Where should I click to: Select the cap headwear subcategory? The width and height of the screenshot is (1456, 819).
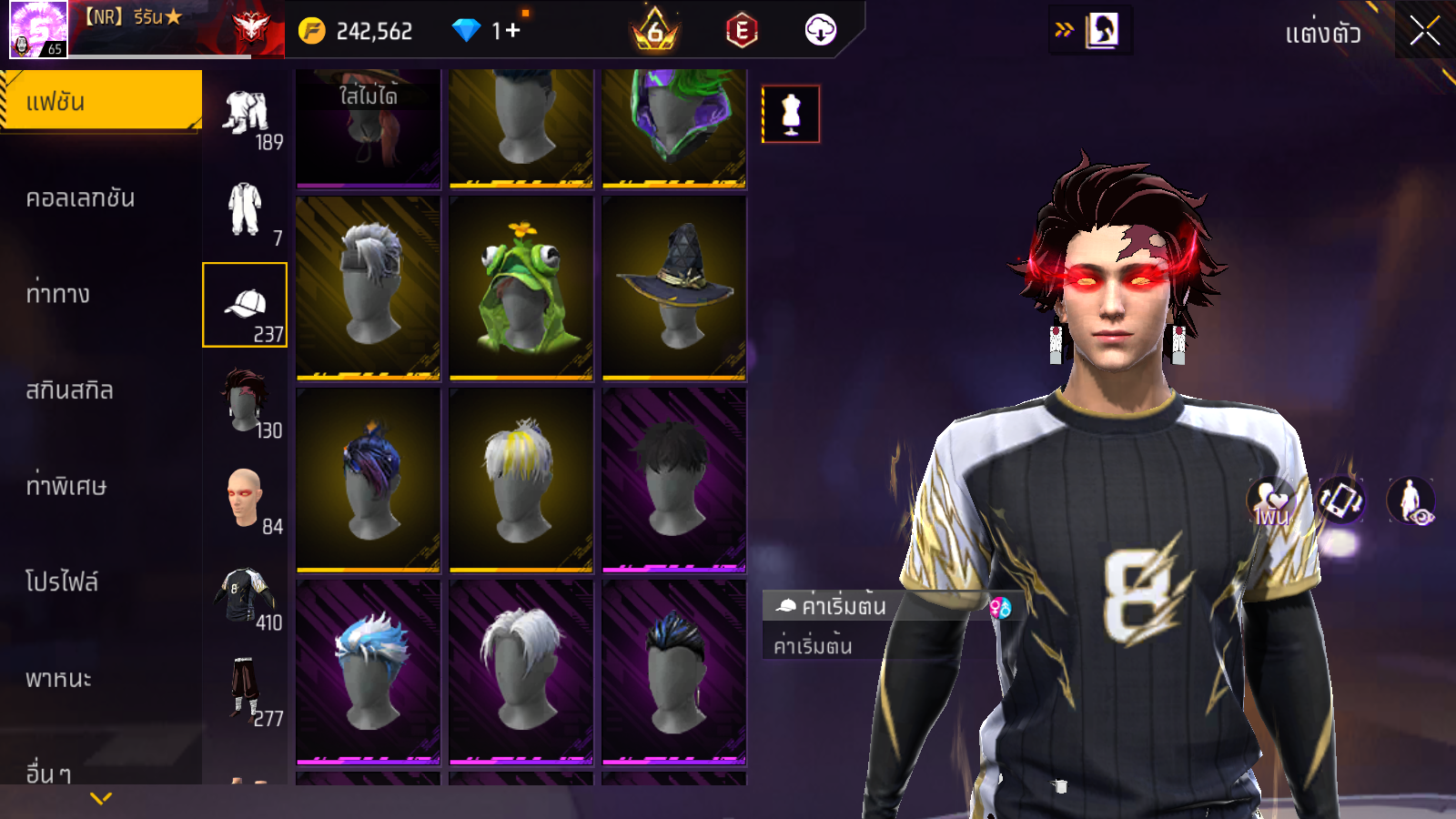(245, 305)
